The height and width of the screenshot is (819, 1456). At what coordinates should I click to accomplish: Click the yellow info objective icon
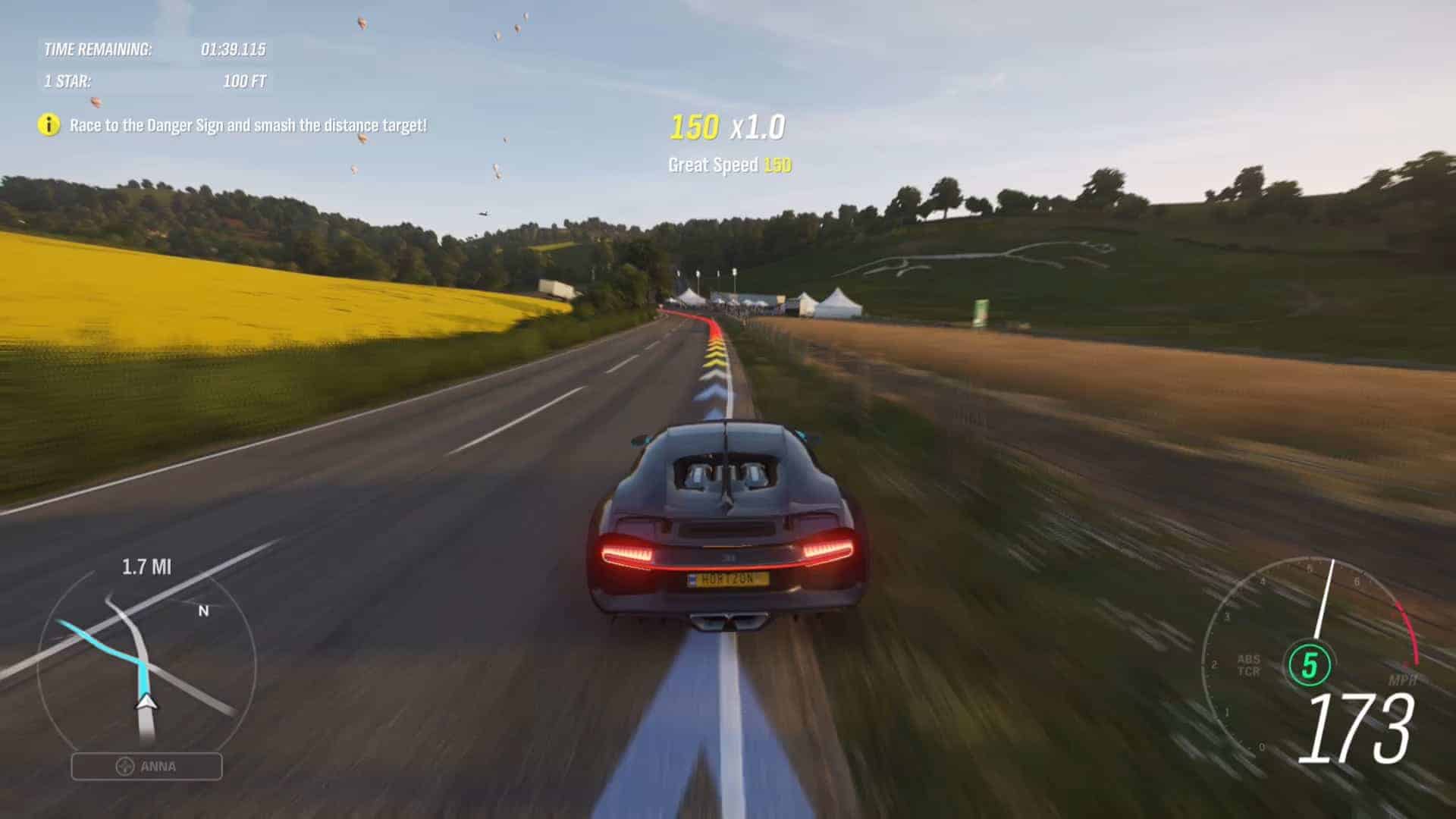[x=49, y=125]
